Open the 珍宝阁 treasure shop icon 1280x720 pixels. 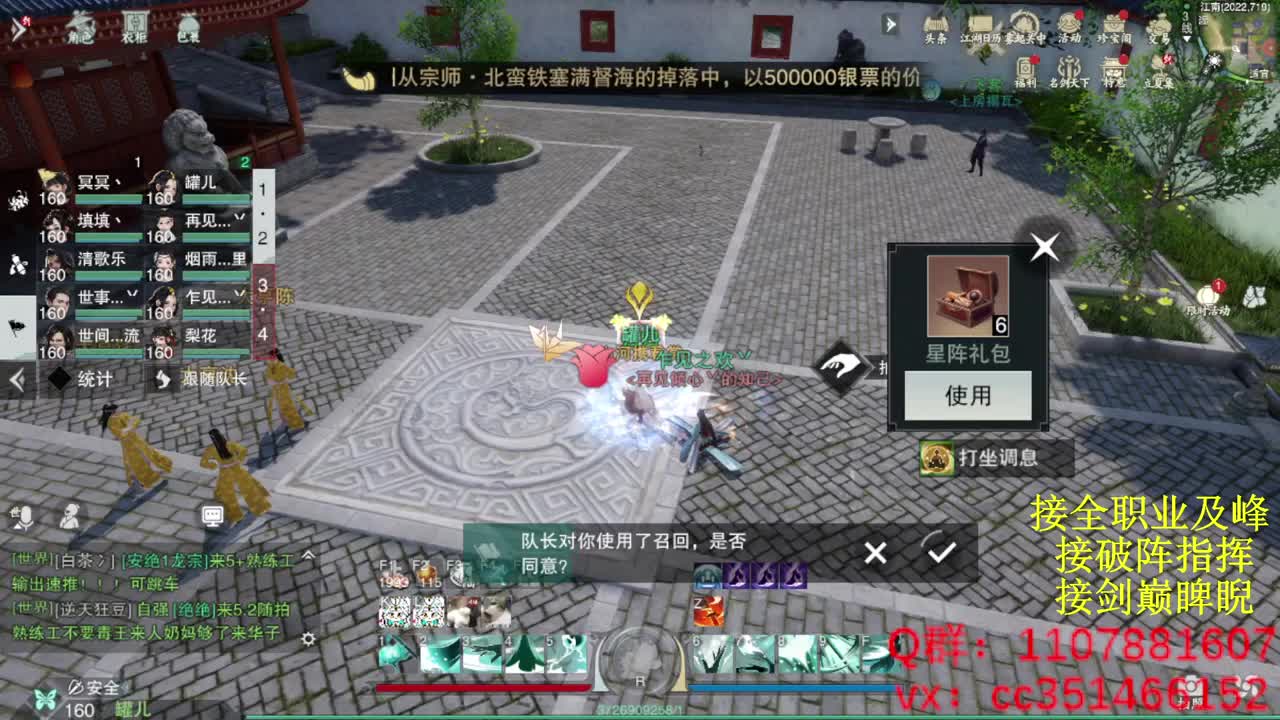tap(1114, 23)
